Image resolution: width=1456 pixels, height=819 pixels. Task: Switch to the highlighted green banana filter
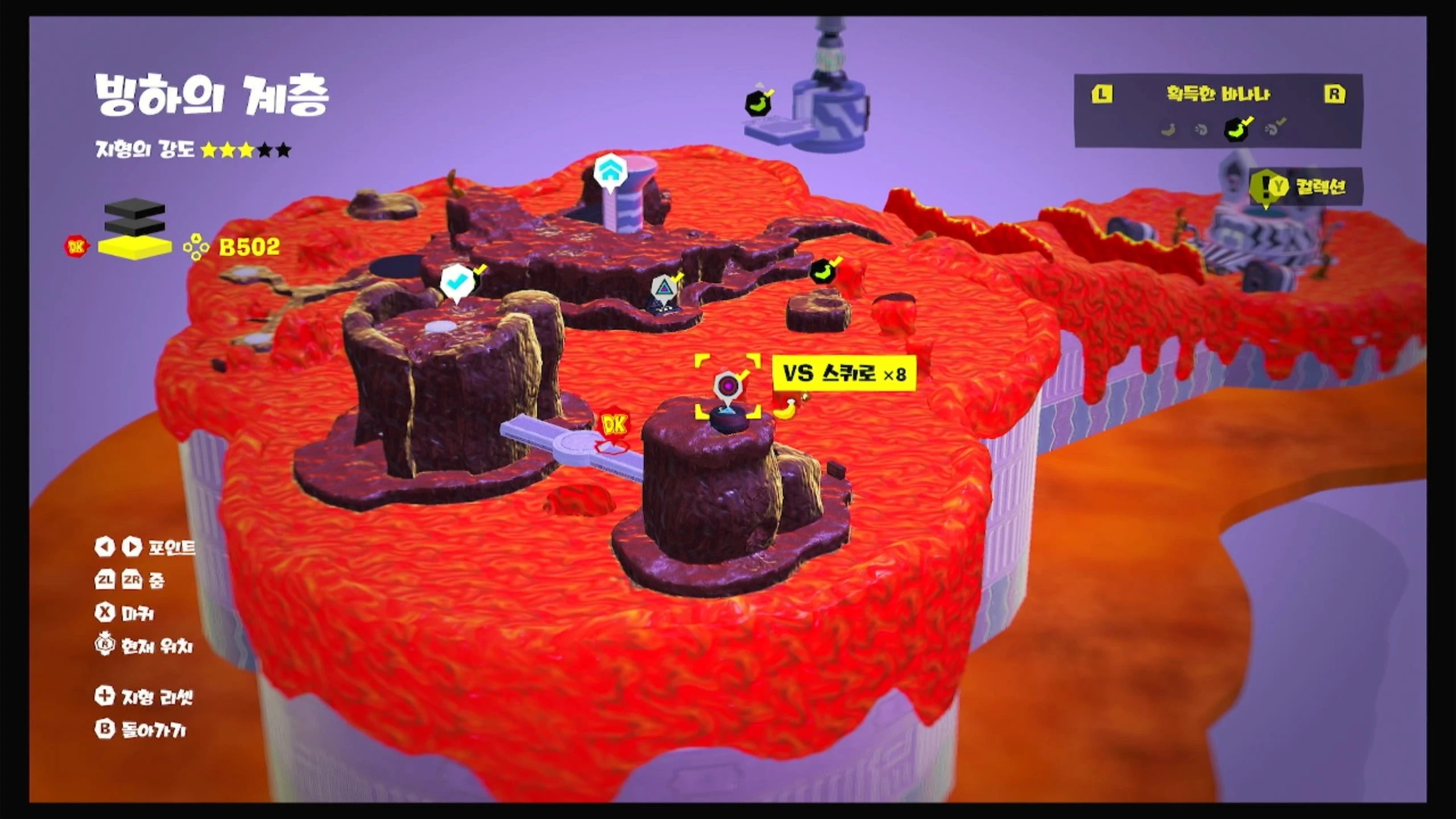tap(1236, 130)
